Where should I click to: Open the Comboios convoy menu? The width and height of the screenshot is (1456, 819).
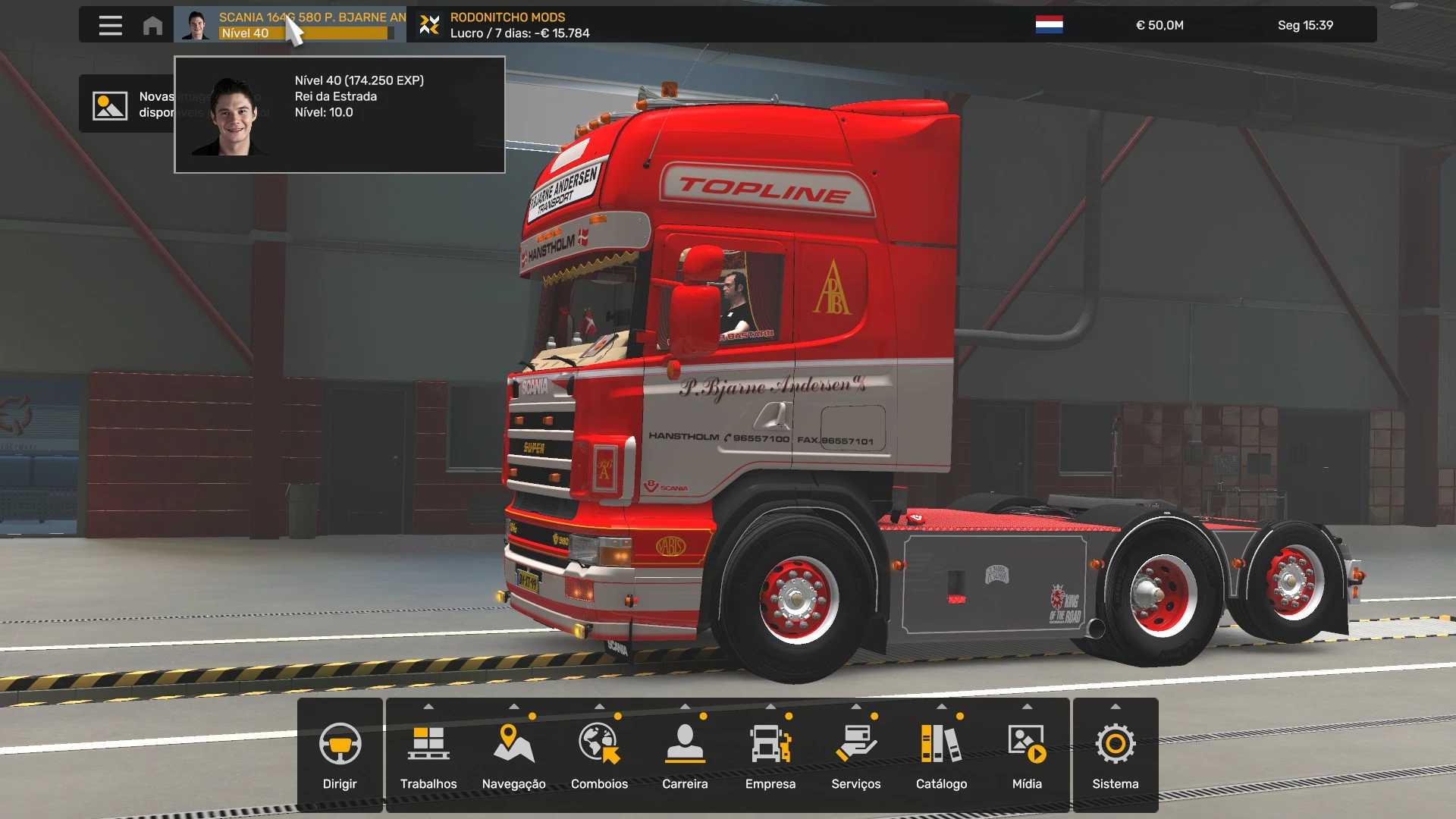click(x=599, y=755)
